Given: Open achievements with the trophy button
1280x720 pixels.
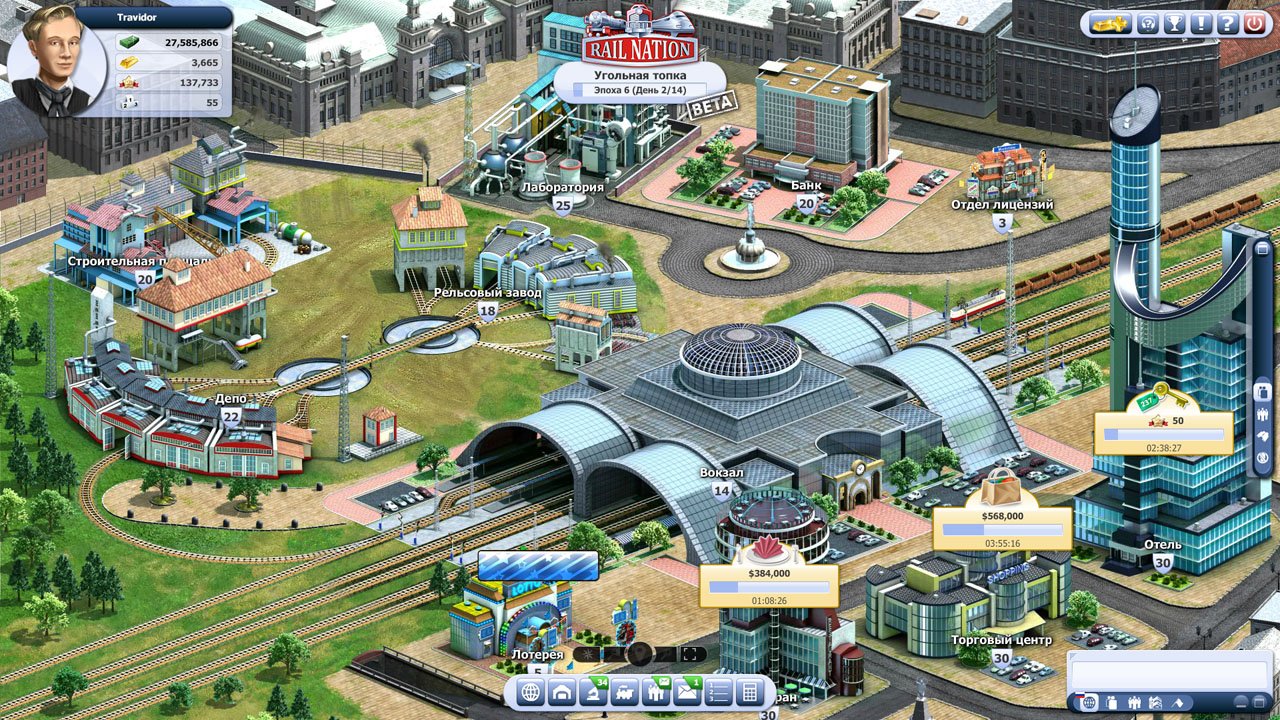Looking at the screenshot, I should [1174, 24].
